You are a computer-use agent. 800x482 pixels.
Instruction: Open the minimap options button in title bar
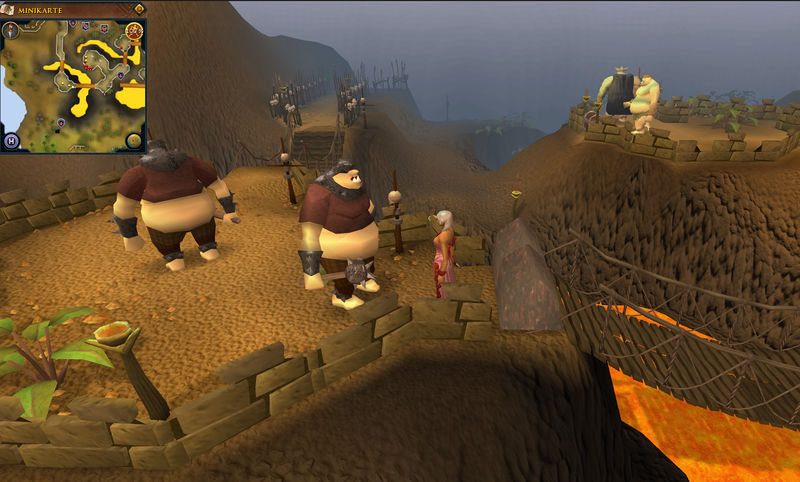[139, 9]
